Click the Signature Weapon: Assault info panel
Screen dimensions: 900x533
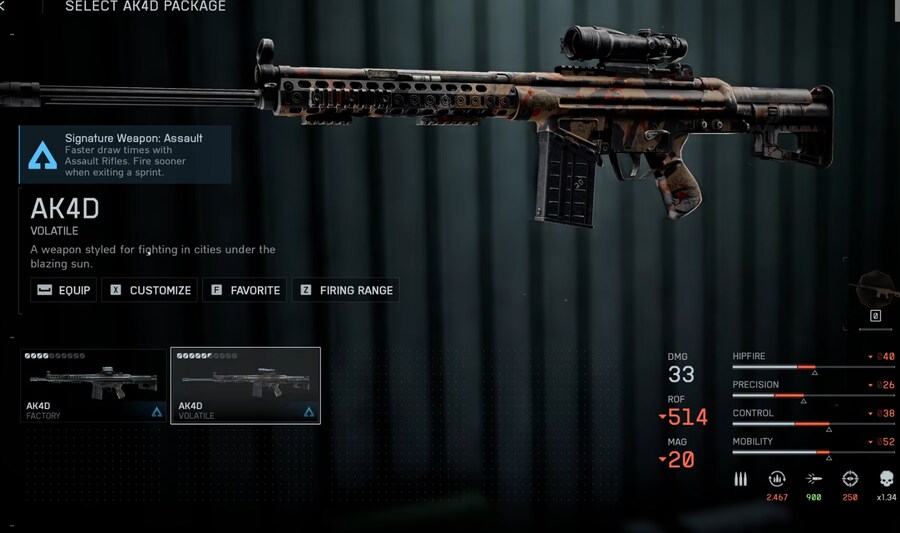[124, 154]
